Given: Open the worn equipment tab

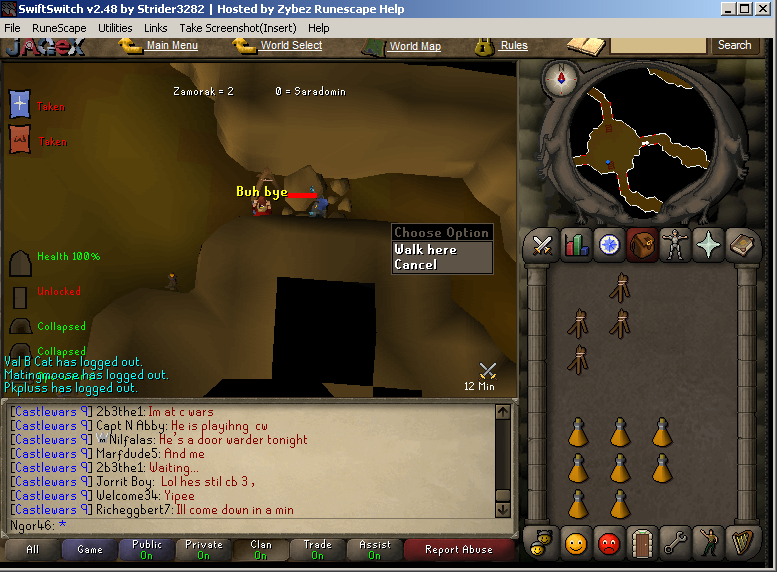Looking at the screenshot, I should click(676, 245).
